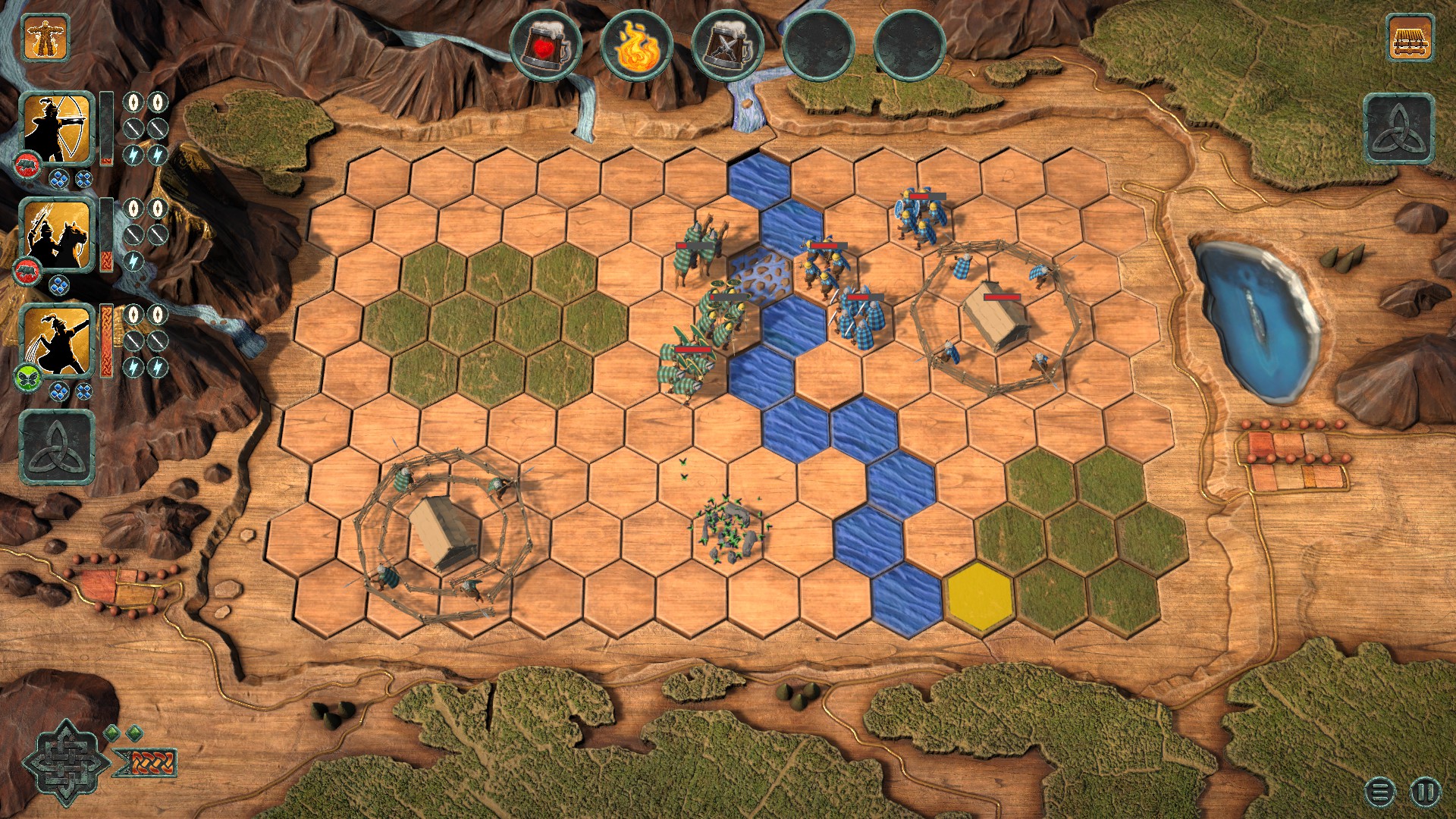Activate the fire ability
Screen dimensions: 1456x819
tap(636, 45)
